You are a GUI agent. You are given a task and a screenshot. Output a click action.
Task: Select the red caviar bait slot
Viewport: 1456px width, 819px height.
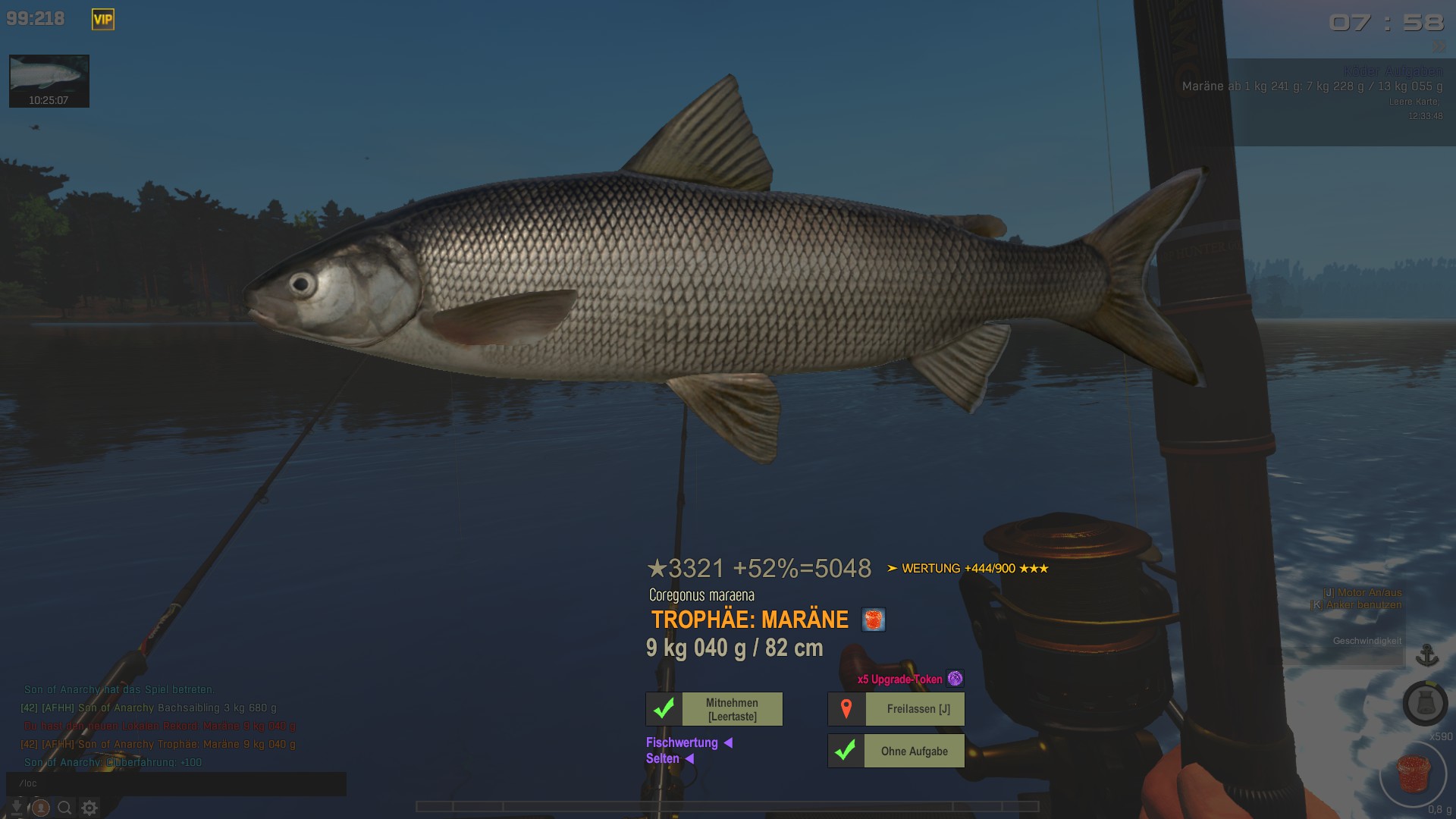[1414, 775]
